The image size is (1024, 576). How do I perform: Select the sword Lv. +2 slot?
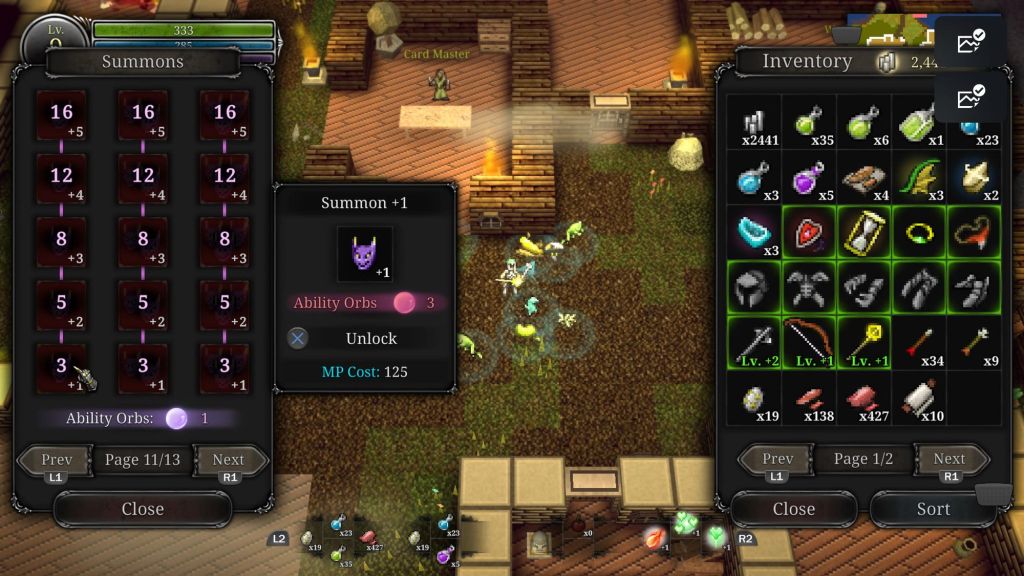(754, 343)
